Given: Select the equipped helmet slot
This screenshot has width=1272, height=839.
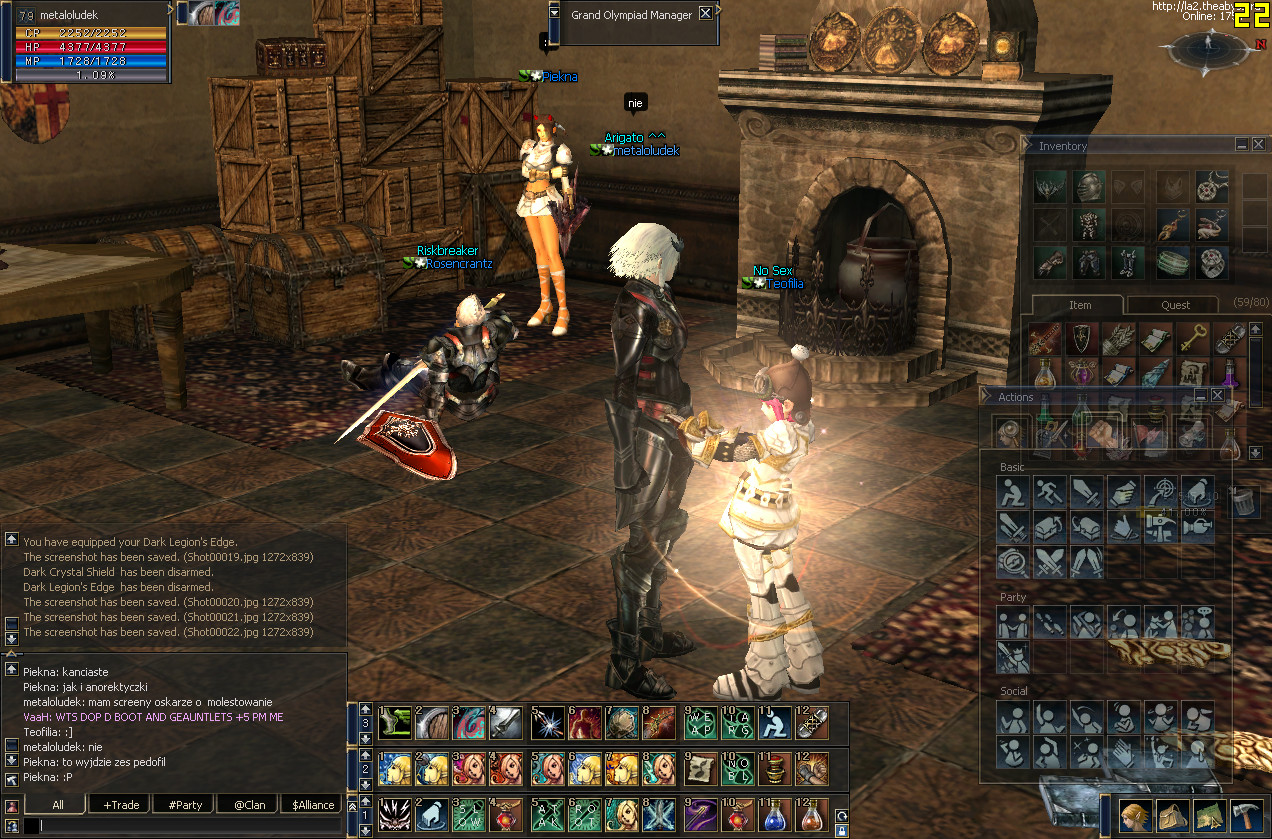Looking at the screenshot, I should (x=1089, y=186).
